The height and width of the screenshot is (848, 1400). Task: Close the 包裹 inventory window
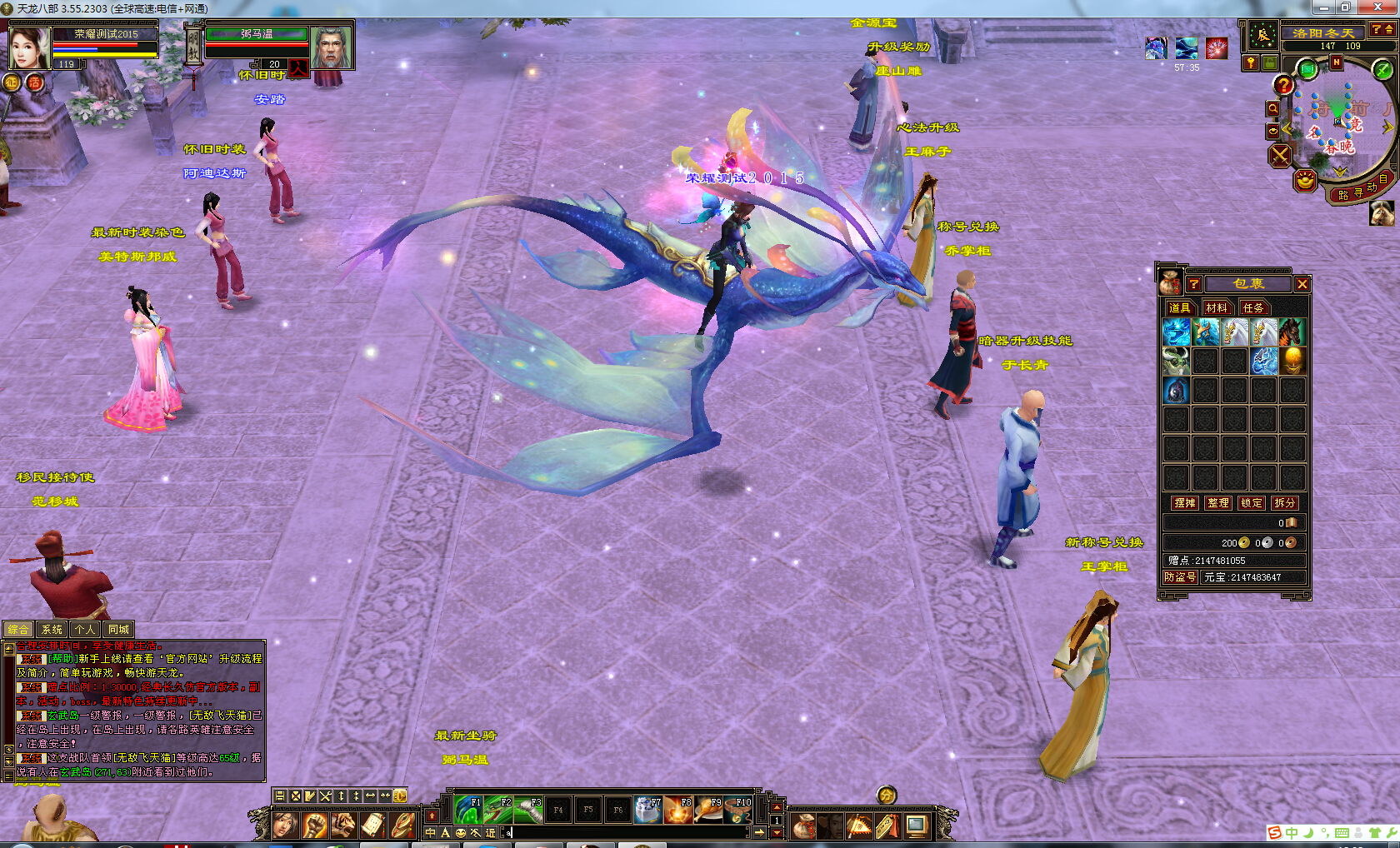point(1302,284)
